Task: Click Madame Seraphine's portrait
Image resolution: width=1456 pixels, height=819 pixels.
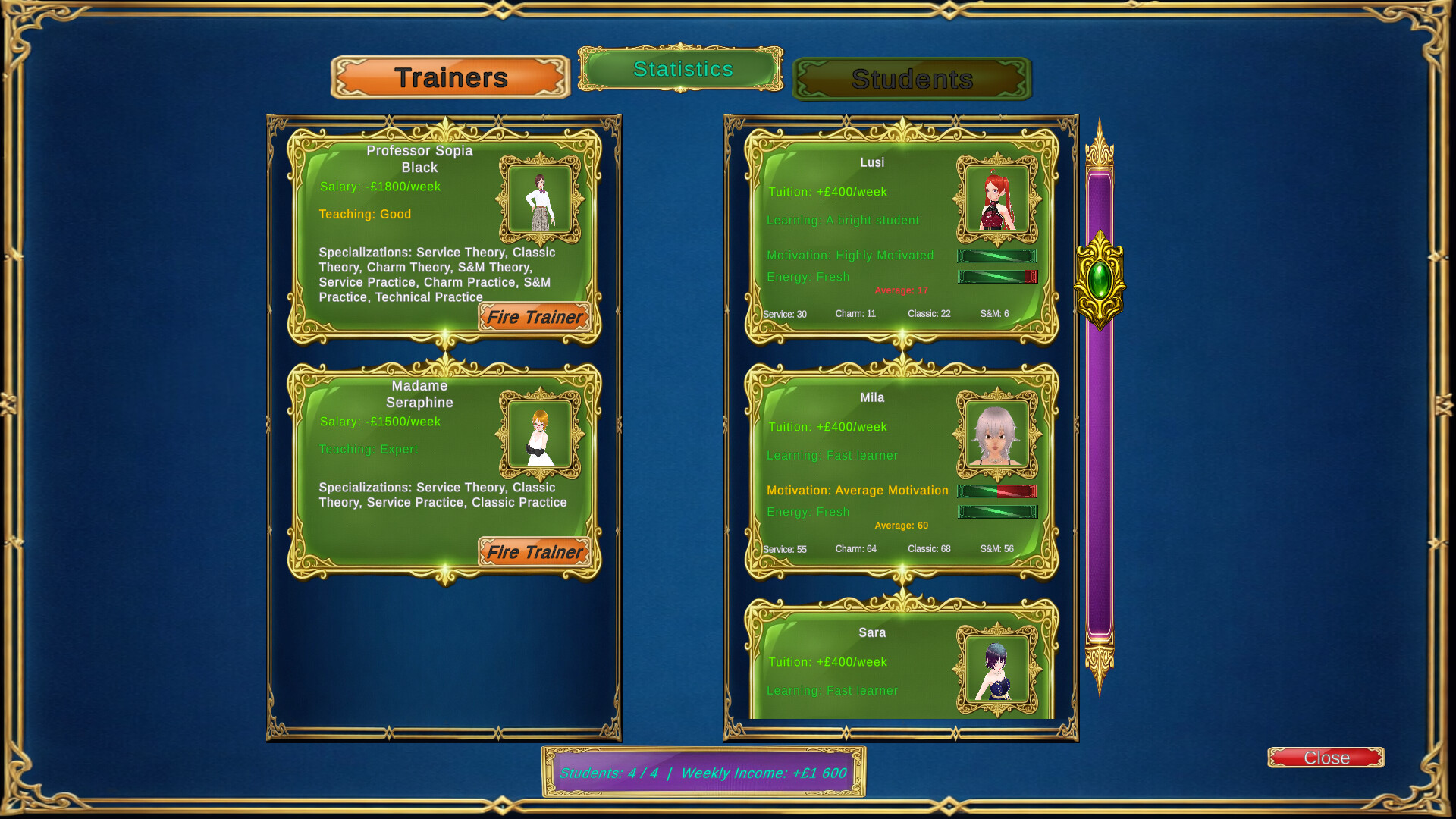Action: (x=541, y=435)
